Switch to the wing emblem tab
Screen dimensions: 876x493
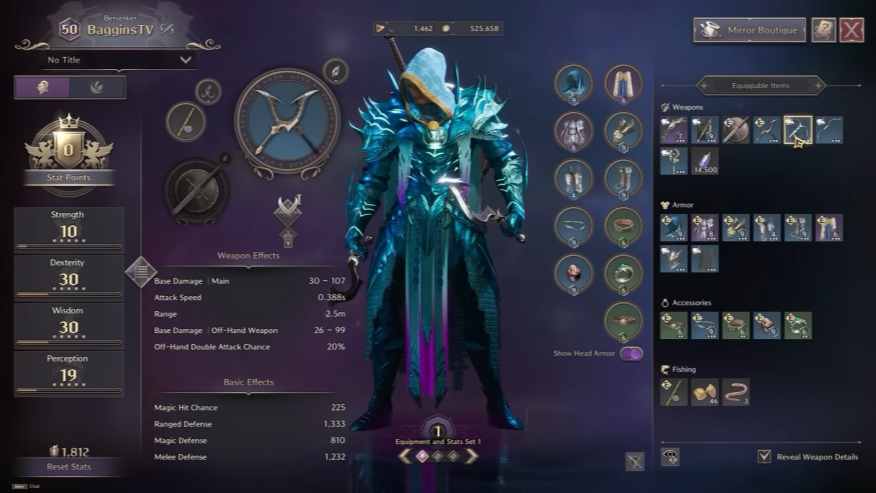pos(97,87)
